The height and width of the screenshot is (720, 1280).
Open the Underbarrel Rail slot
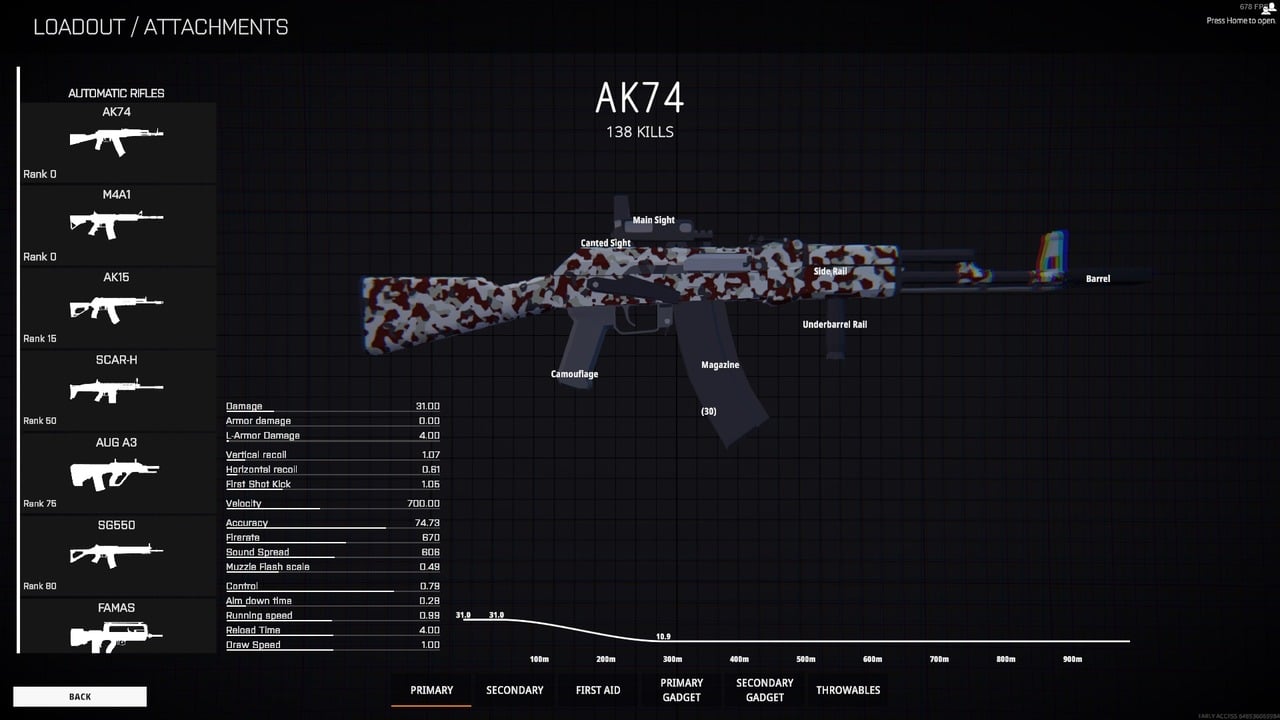(x=835, y=324)
